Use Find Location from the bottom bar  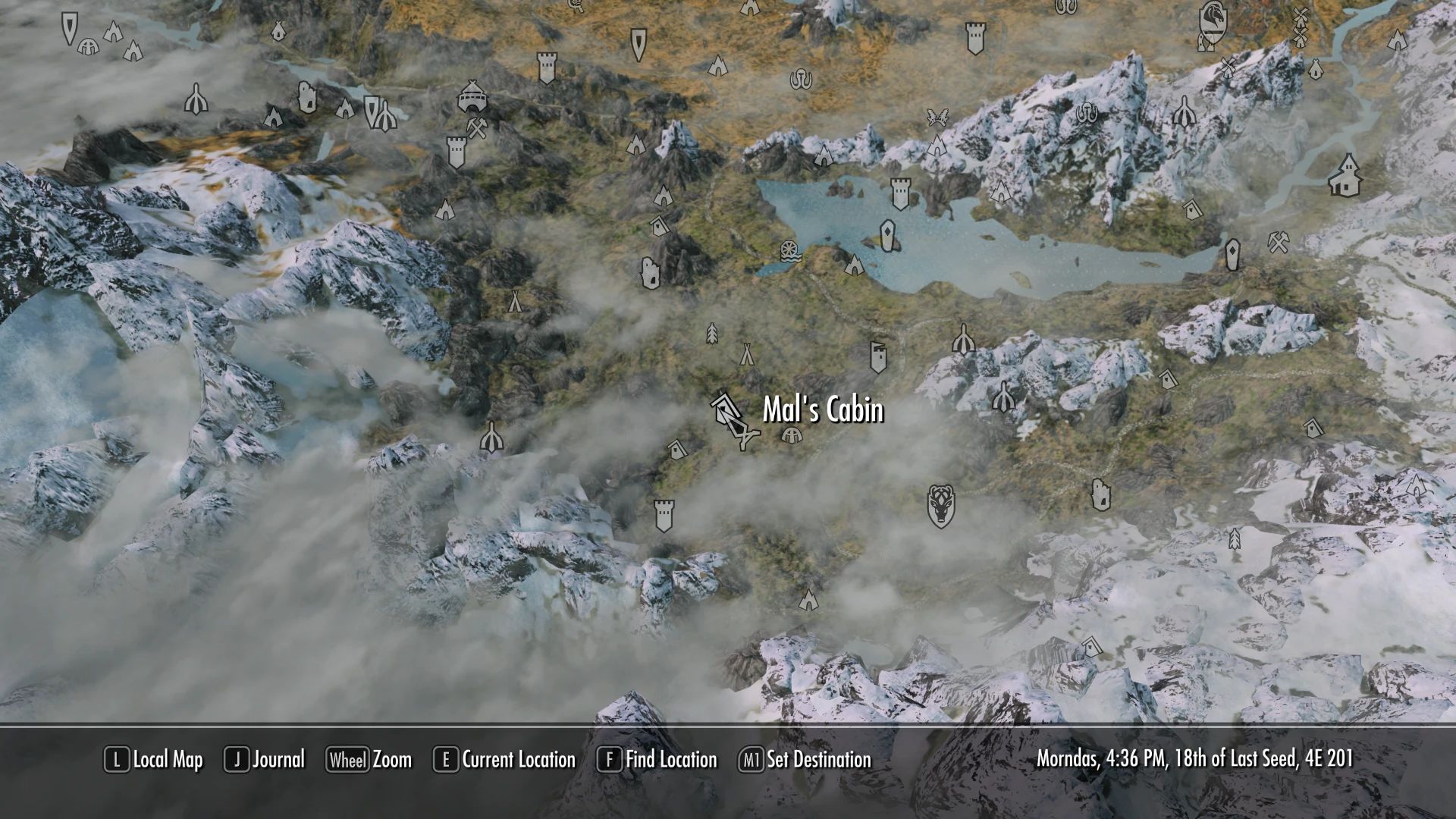click(671, 759)
